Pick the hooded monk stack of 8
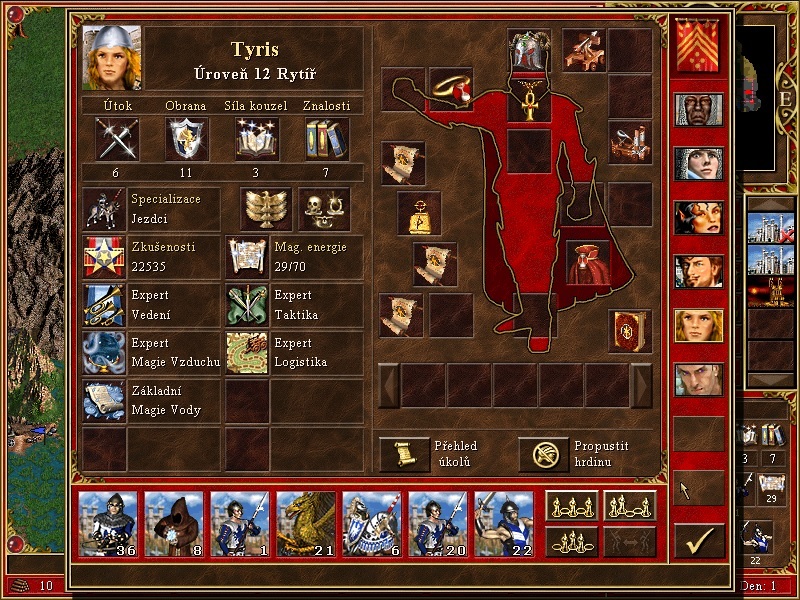 [x=174, y=524]
